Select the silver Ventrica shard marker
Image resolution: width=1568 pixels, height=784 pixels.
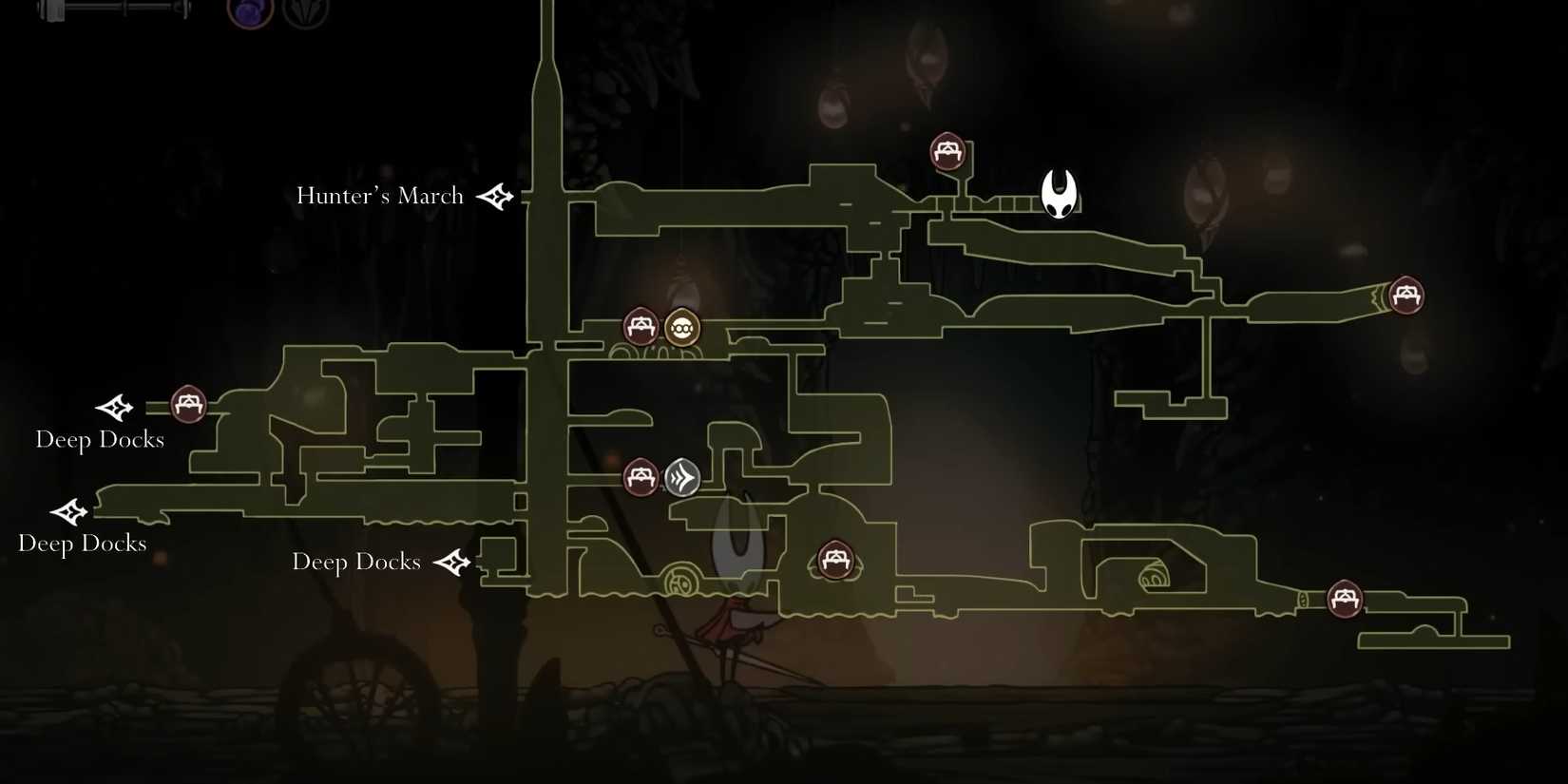682,477
